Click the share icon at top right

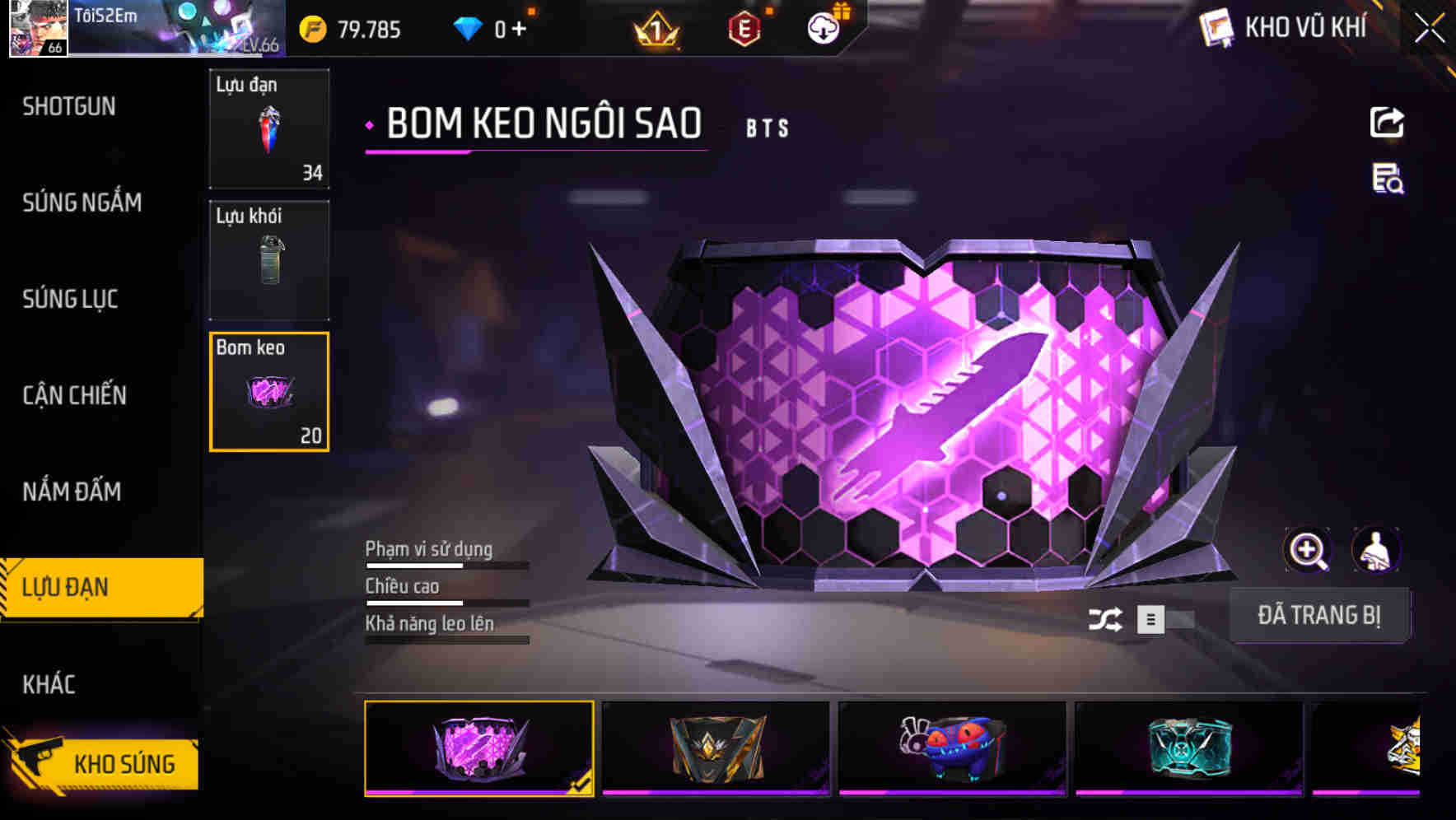pyautogui.click(x=1387, y=122)
